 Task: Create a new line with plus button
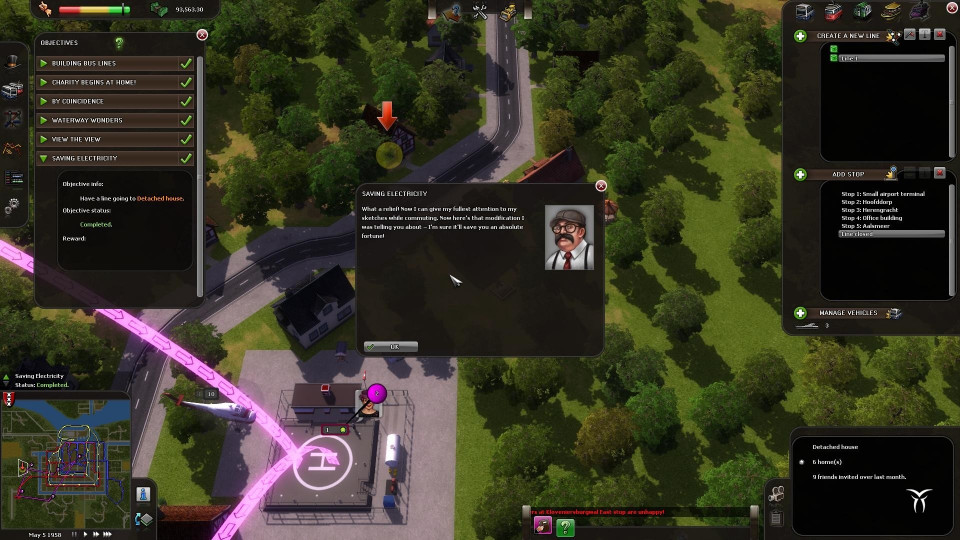pyautogui.click(x=800, y=36)
